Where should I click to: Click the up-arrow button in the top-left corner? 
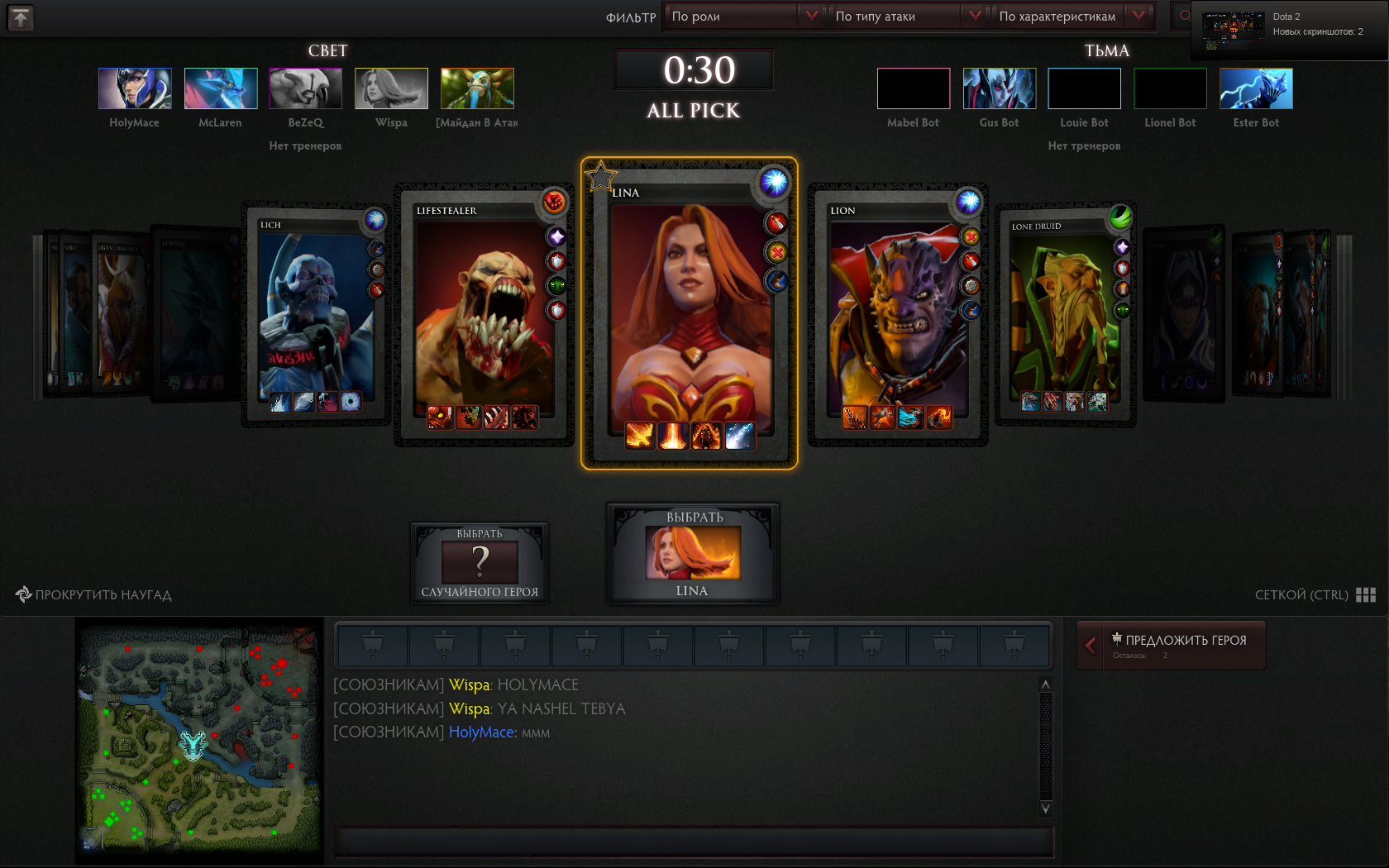pos(21,17)
